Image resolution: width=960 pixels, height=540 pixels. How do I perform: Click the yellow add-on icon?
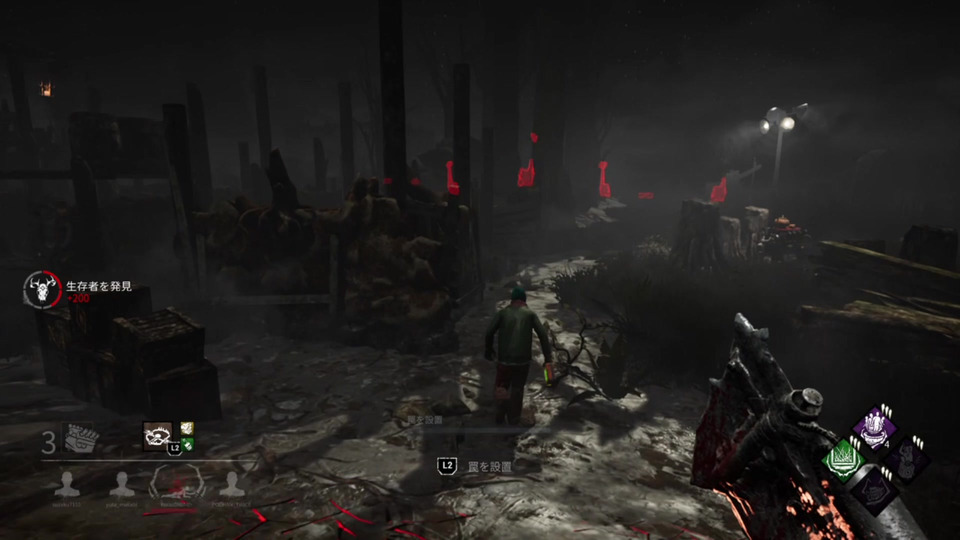(x=186, y=428)
